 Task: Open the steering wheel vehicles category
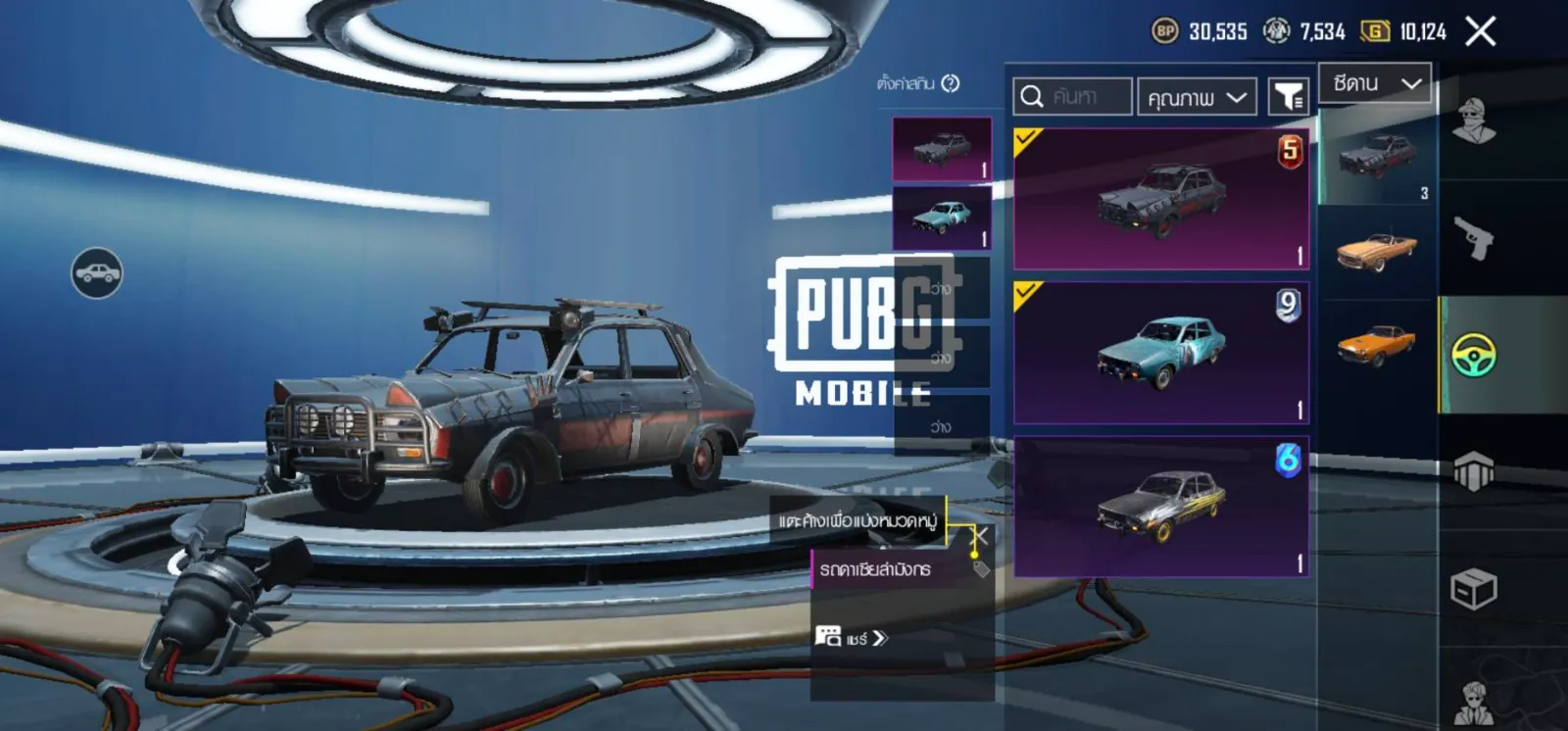click(1474, 355)
